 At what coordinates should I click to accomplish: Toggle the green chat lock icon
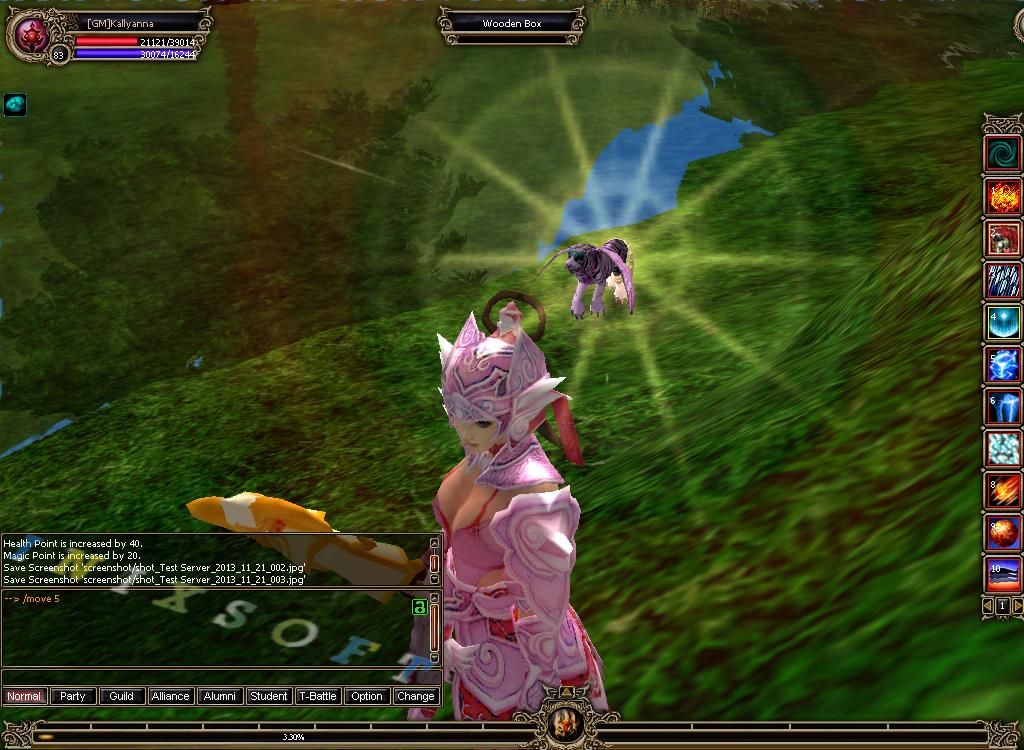(x=420, y=607)
